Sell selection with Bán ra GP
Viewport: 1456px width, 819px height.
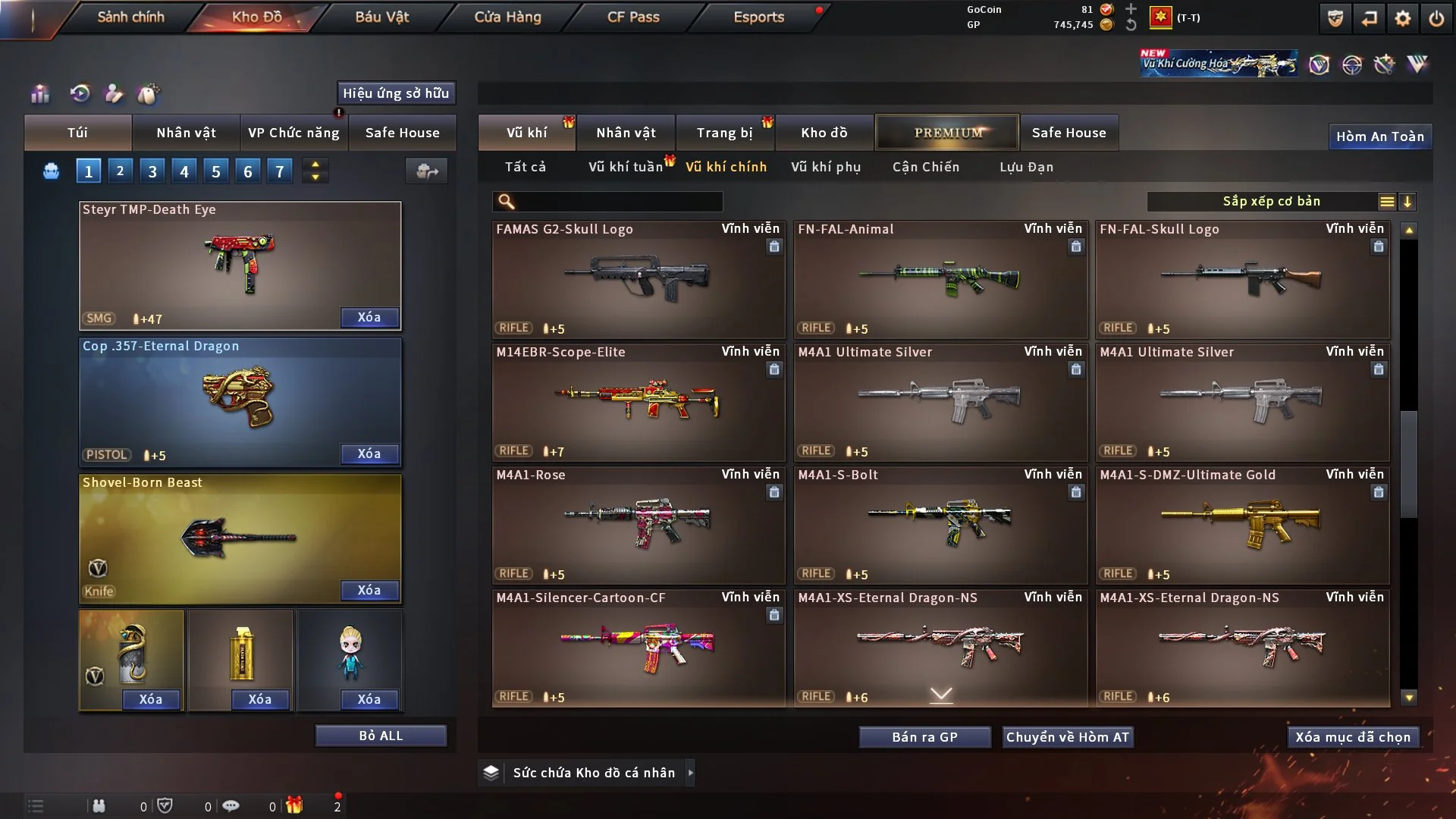[x=924, y=737]
